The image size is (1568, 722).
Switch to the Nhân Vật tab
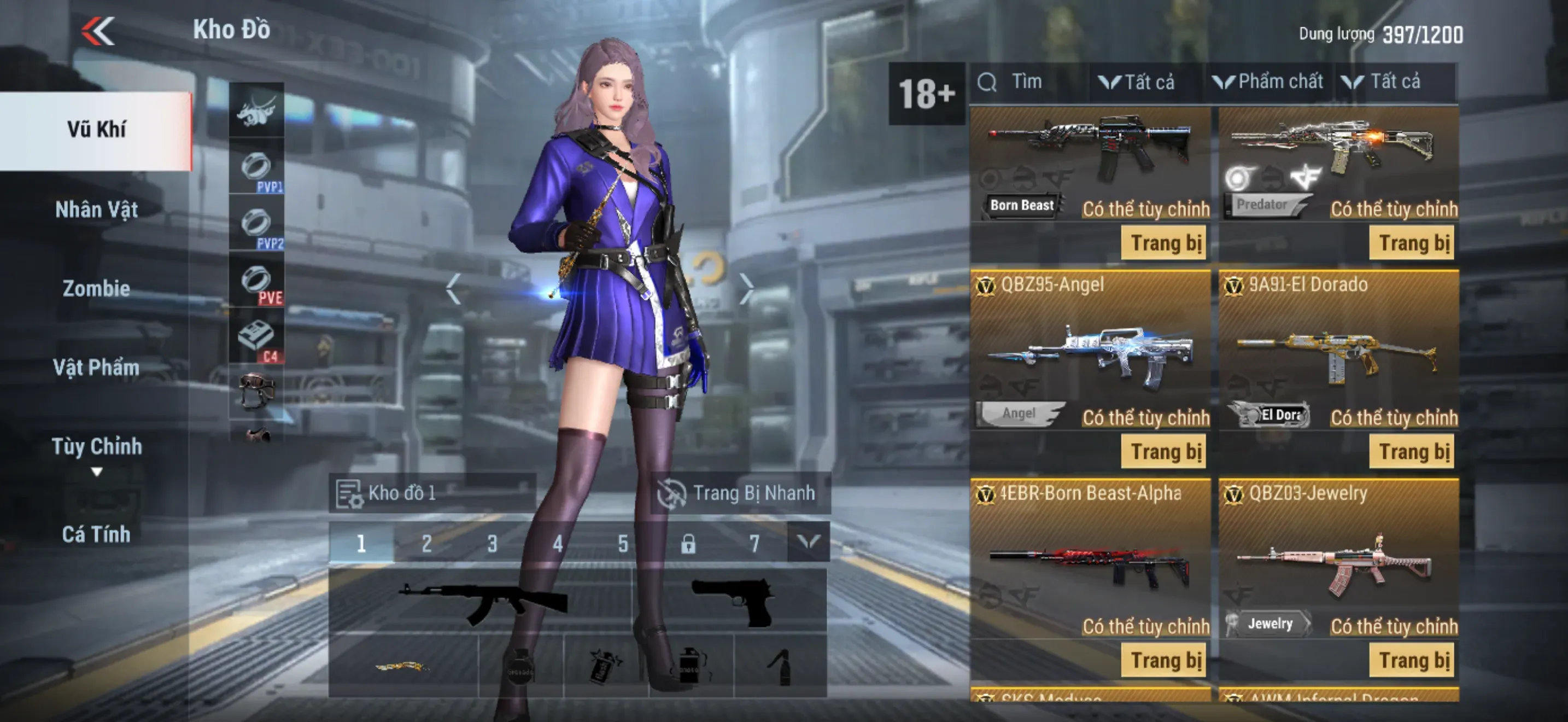point(96,210)
